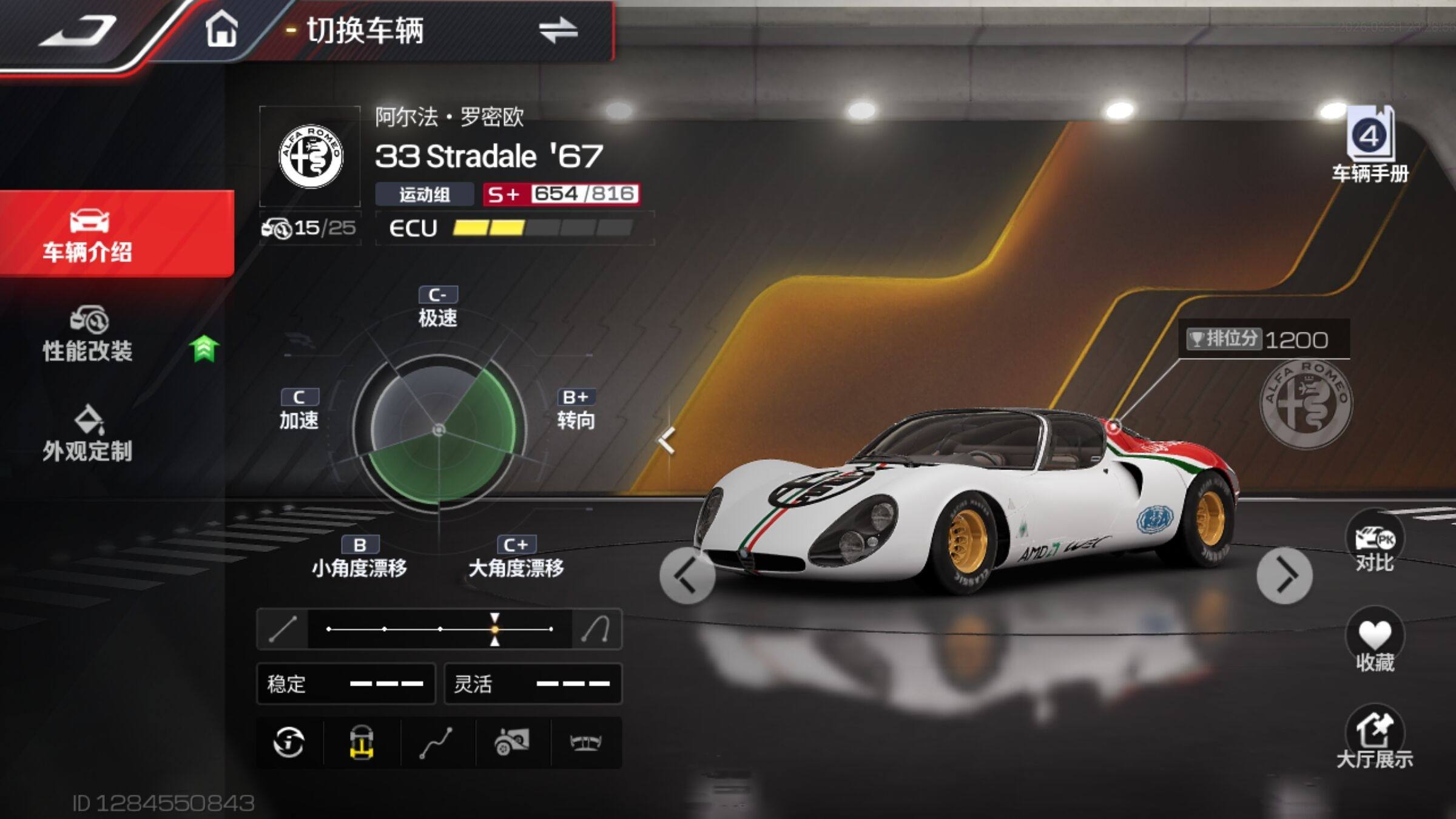1456x819 pixels.
Task: Show the previous car with left arrow
Action: 687,575
